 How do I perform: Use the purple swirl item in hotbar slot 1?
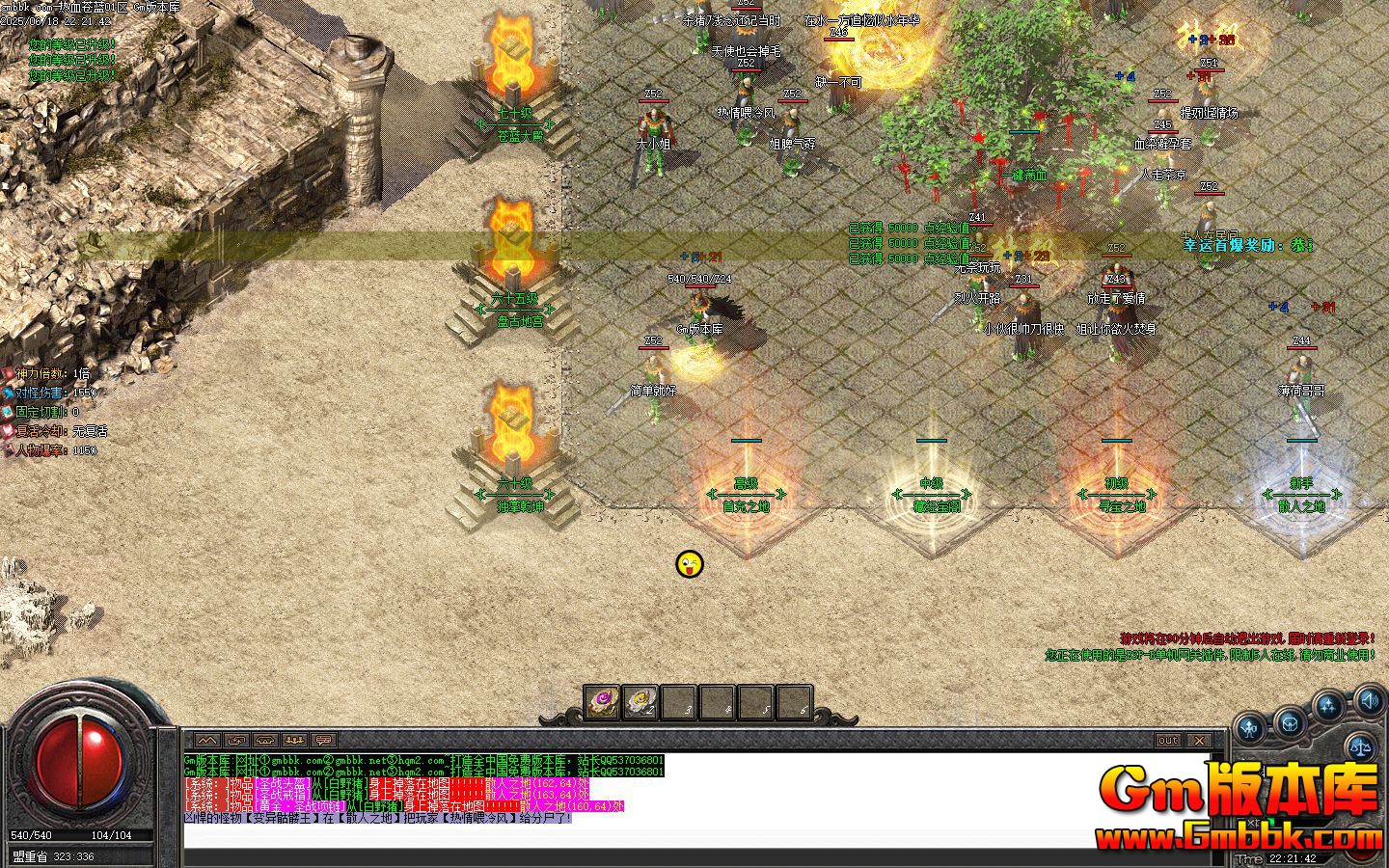pos(602,702)
